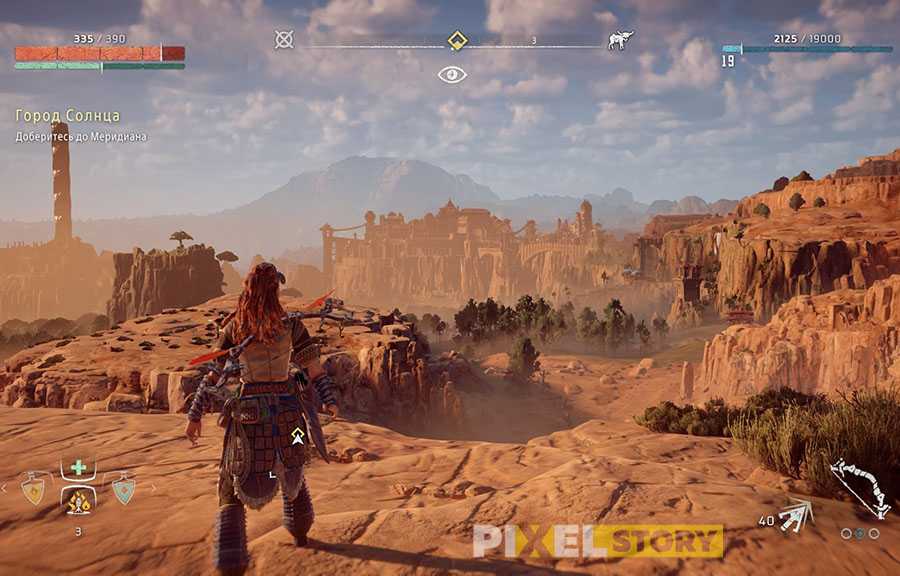This screenshot has width=900, height=576.
Task: Select the arrow ammo type icon
Action: pyautogui.click(x=796, y=514)
